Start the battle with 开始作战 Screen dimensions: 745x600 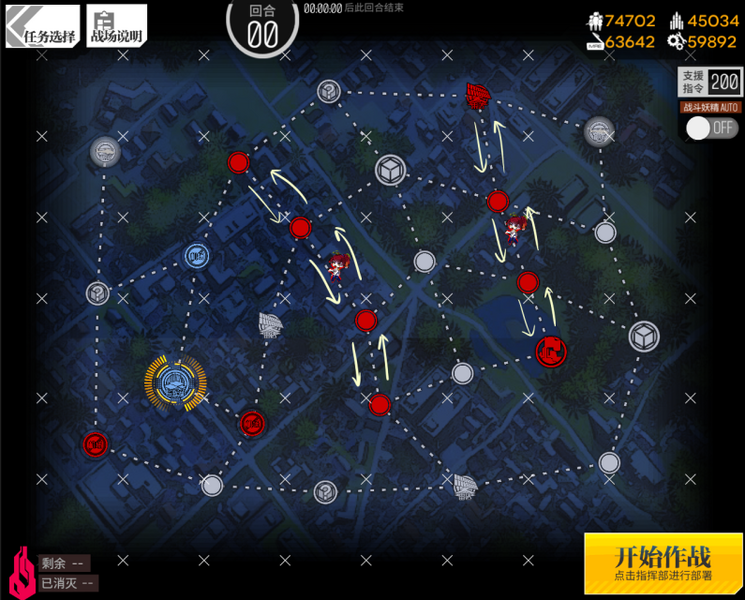pyautogui.click(x=663, y=563)
